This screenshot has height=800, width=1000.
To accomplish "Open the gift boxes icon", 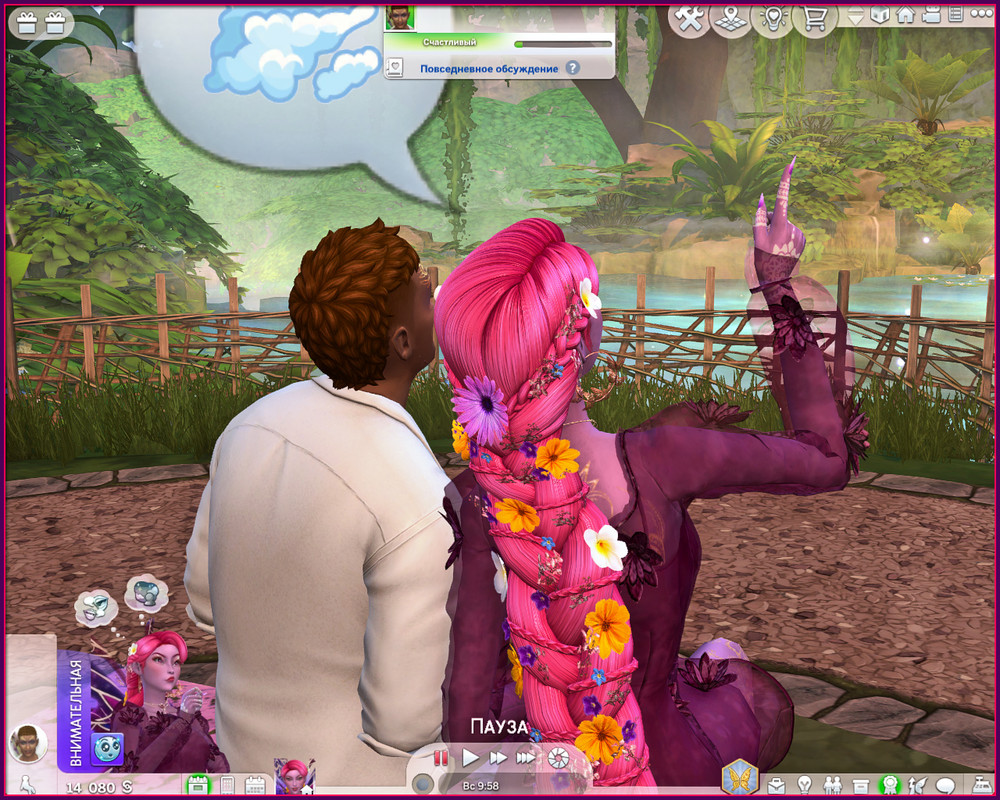I will point(38,19).
